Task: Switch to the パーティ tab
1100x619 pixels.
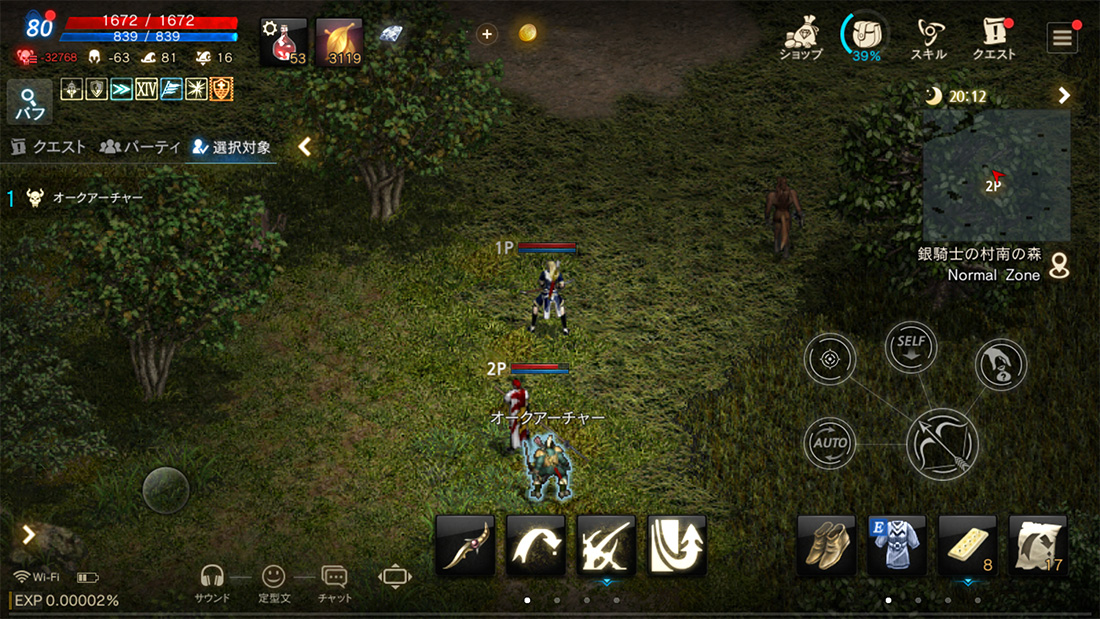Action: 140,147
